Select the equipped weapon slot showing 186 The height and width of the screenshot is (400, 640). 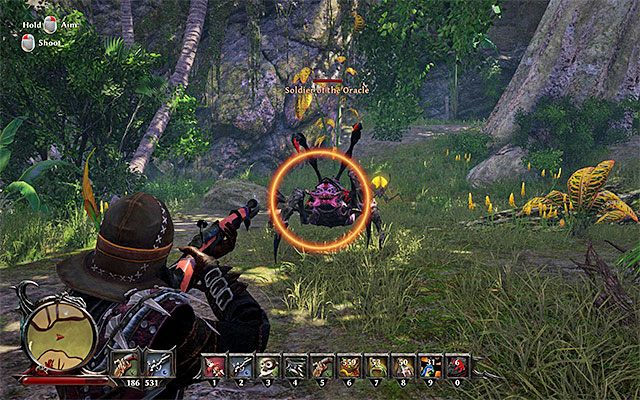coord(127,362)
